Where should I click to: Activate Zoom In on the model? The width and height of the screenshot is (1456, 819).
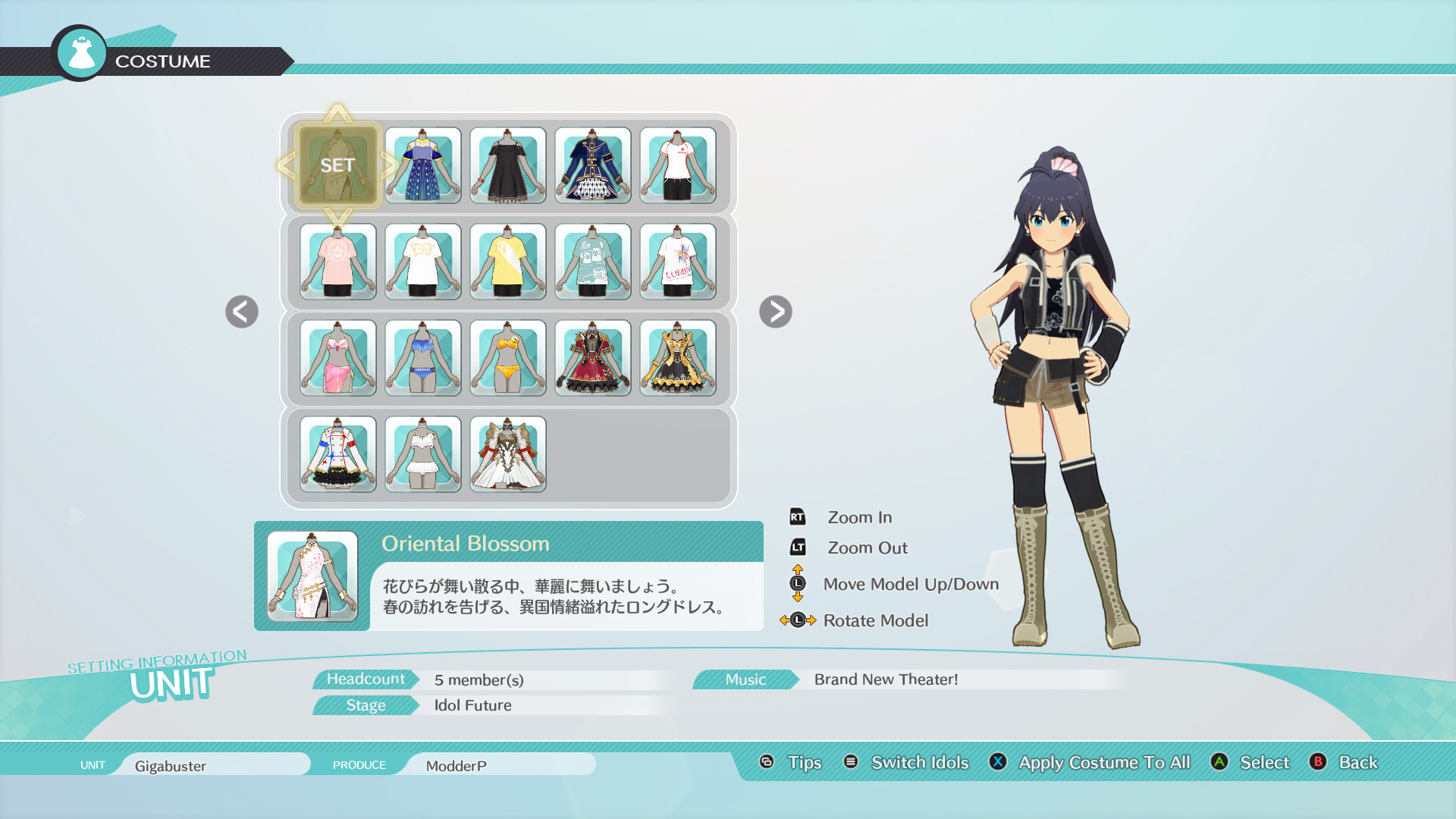859,516
